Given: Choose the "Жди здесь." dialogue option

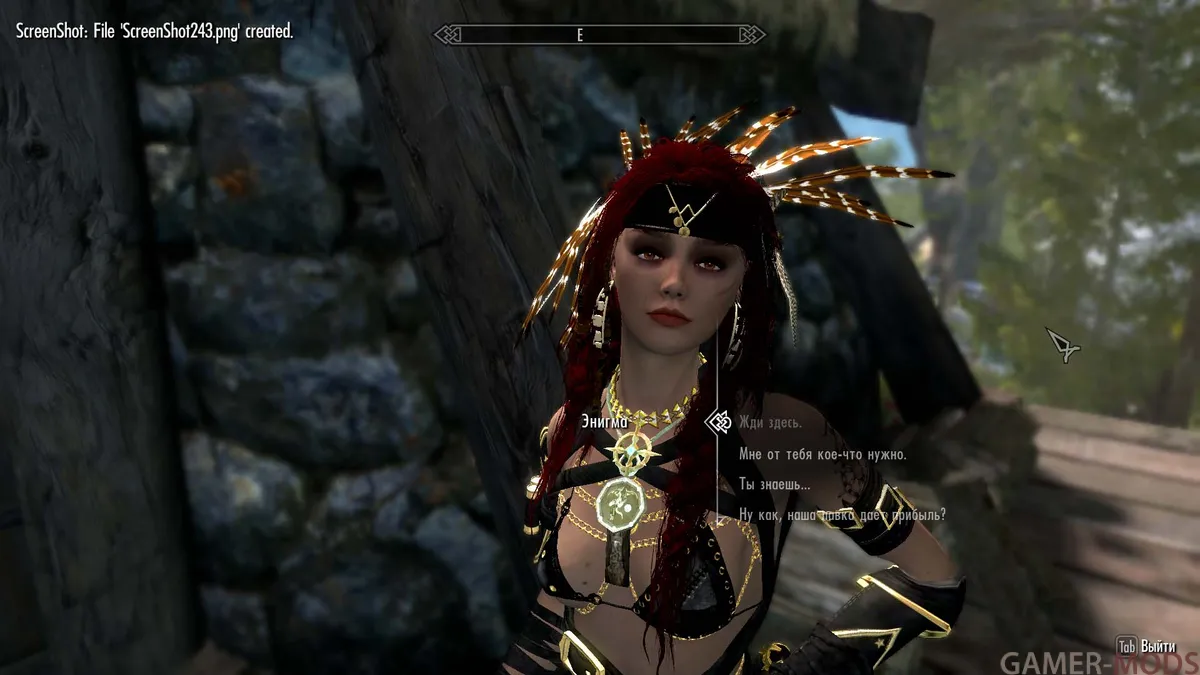Looking at the screenshot, I should point(770,423).
